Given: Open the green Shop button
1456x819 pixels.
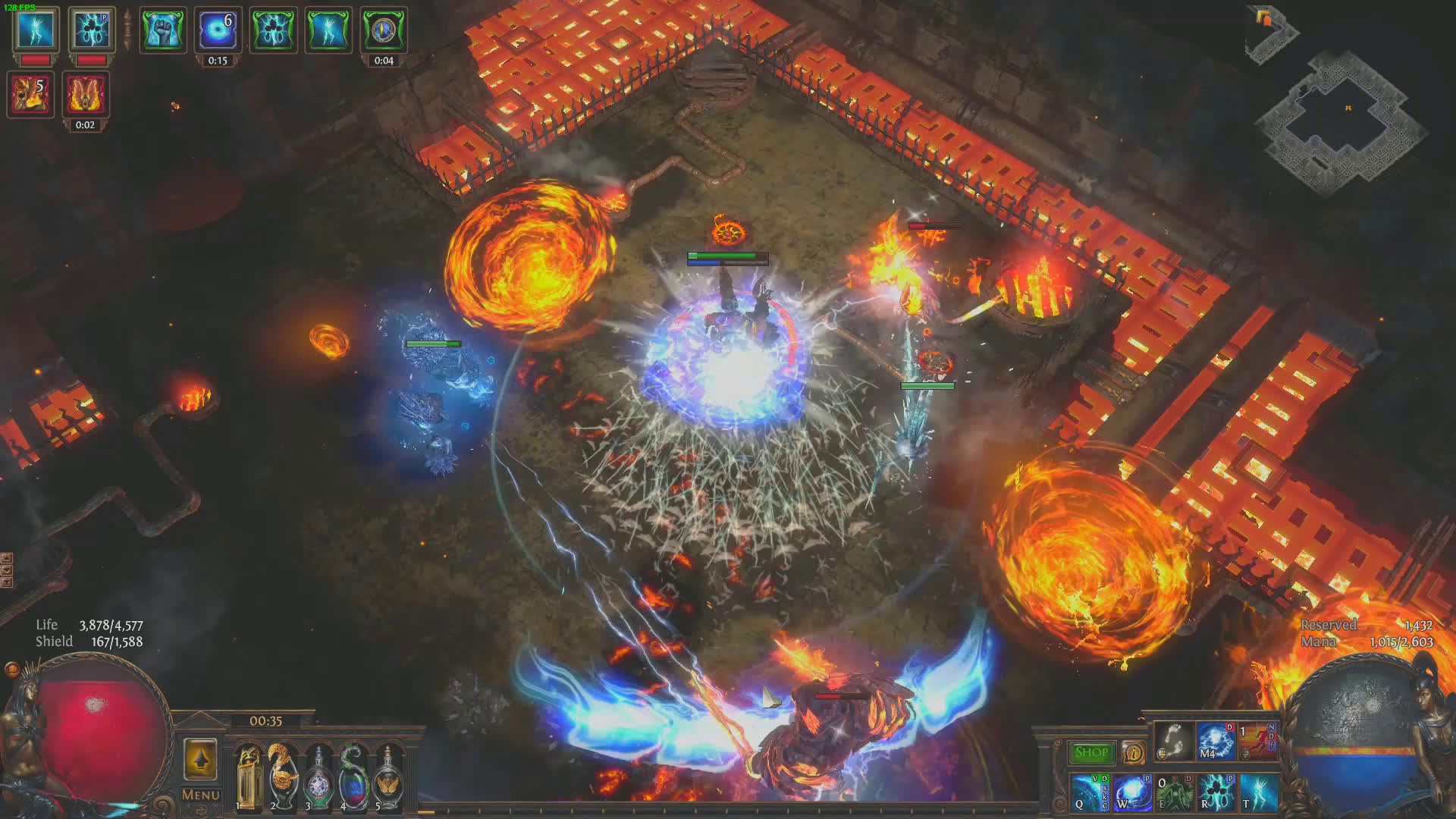Looking at the screenshot, I should (1091, 752).
